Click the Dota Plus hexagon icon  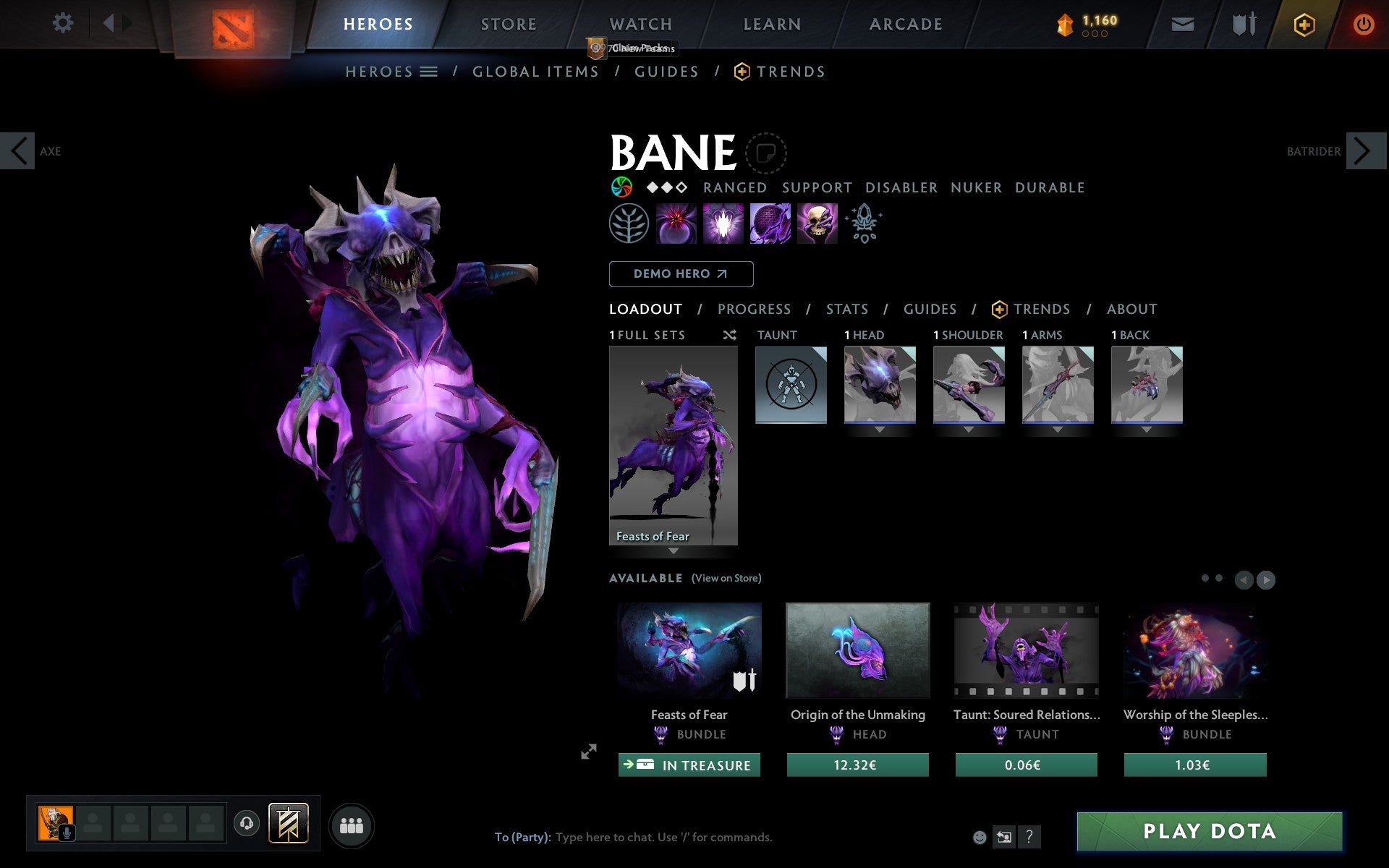(x=1304, y=24)
